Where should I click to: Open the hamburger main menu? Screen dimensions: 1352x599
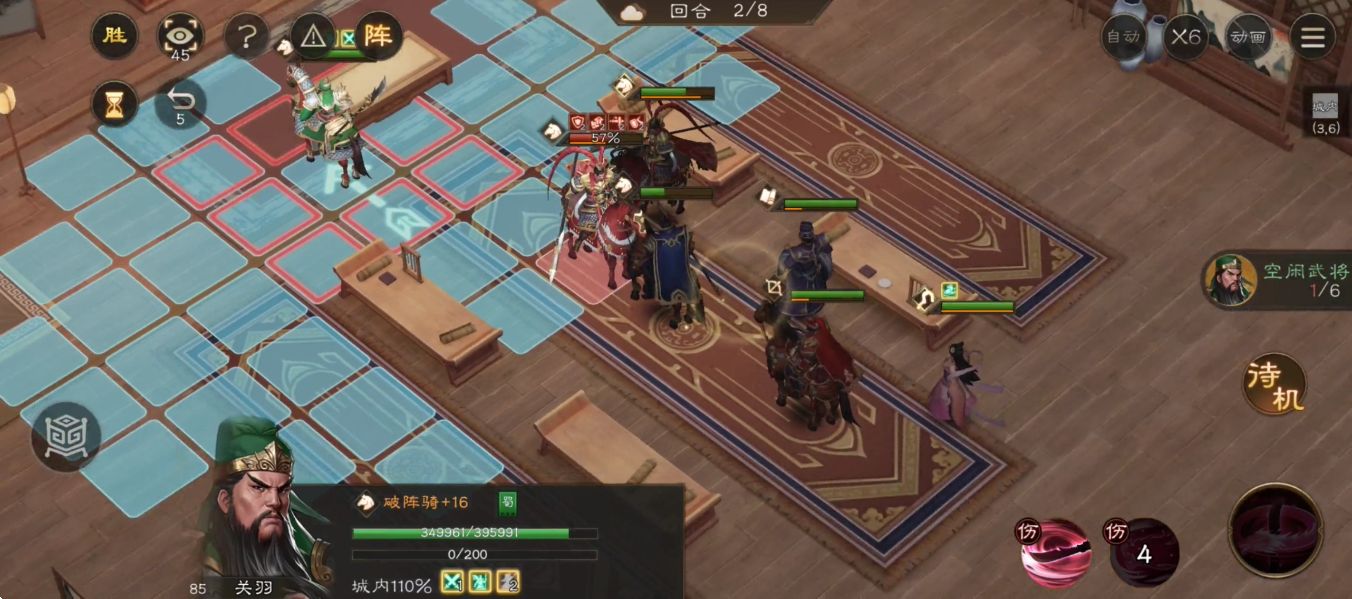click(x=1313, y=38)
